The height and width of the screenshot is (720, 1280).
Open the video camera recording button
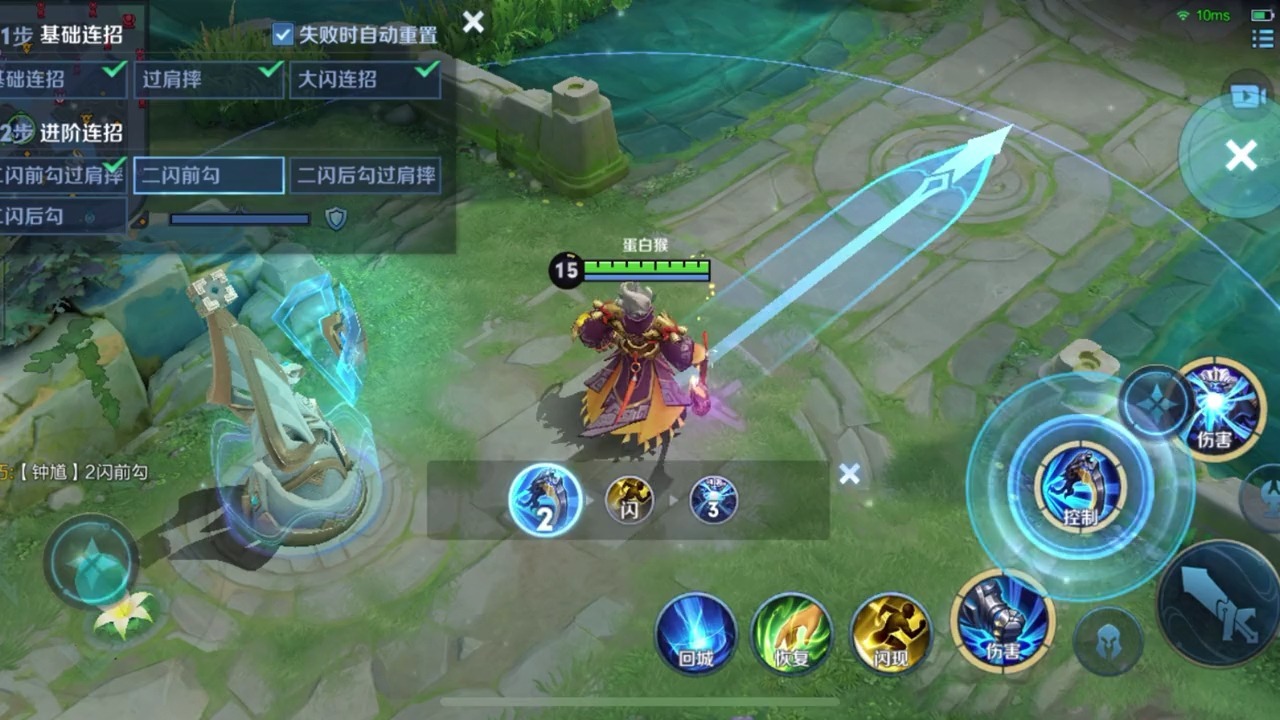pyautogui.click(x=1245, y=96)
